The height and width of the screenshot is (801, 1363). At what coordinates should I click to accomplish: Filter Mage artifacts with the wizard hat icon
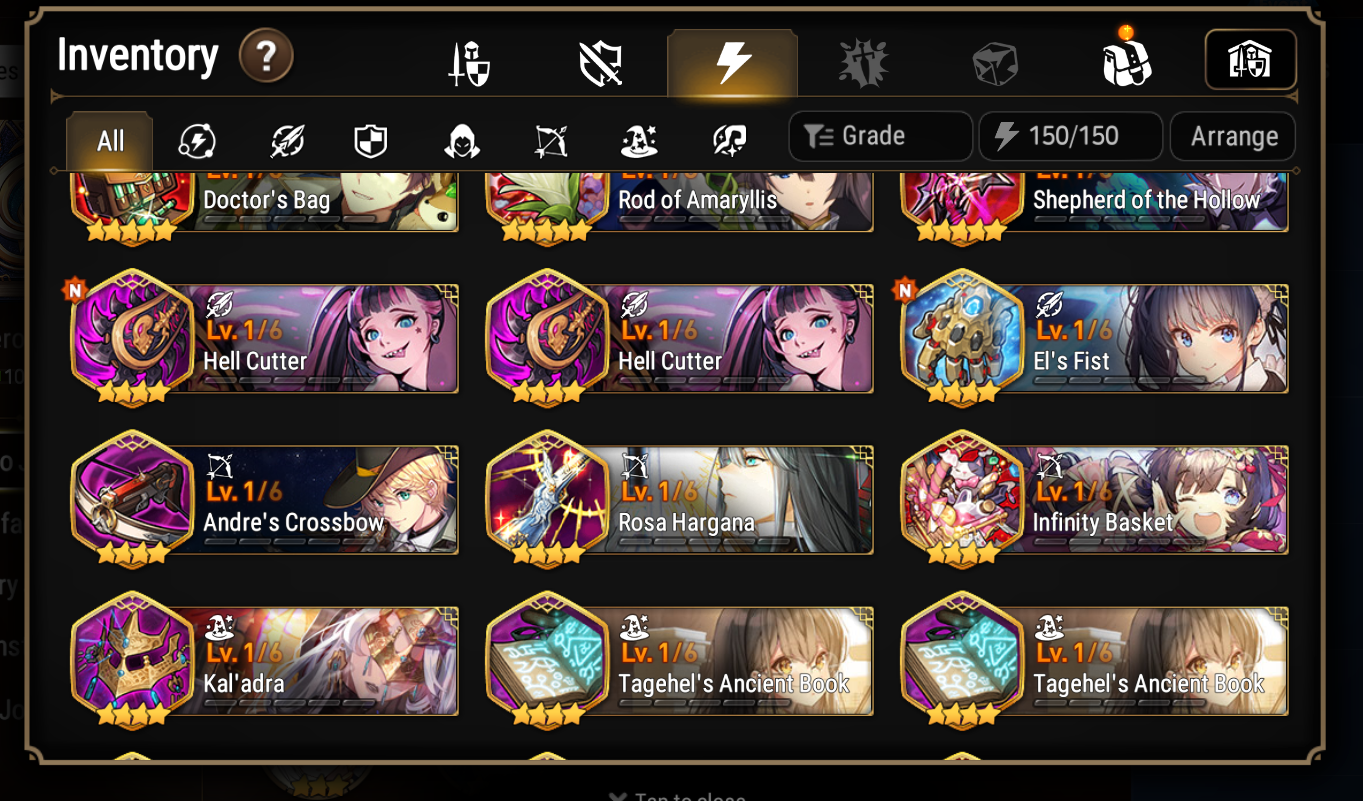[638, 141]
